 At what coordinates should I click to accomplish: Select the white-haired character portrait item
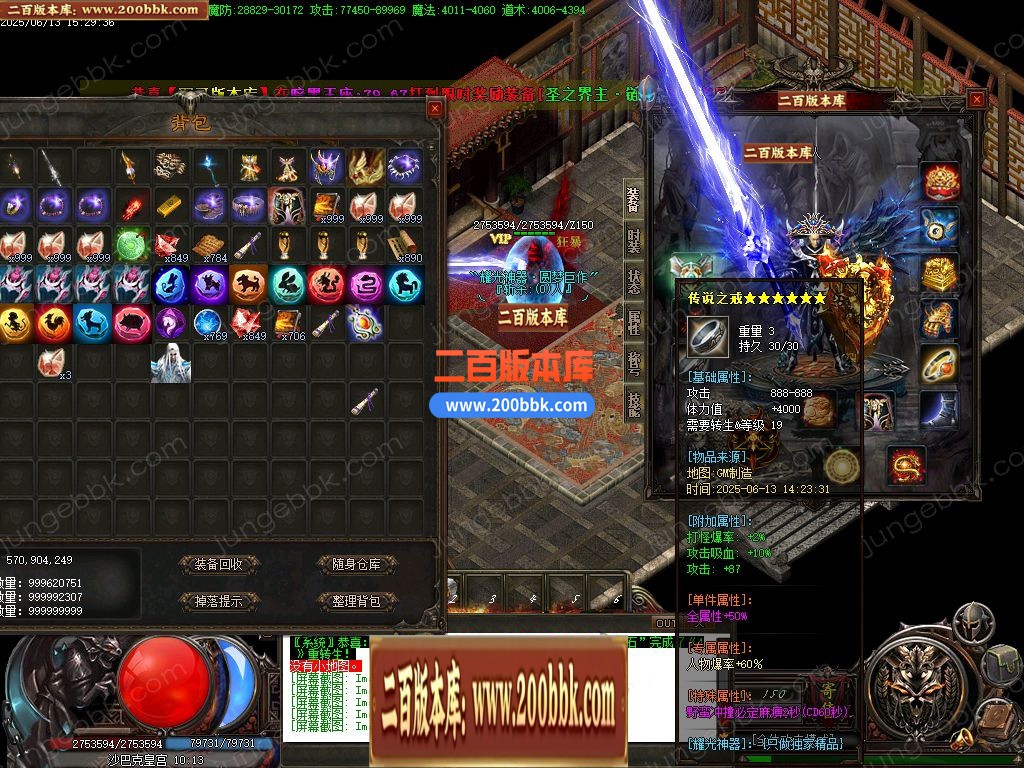click(171, 363)
